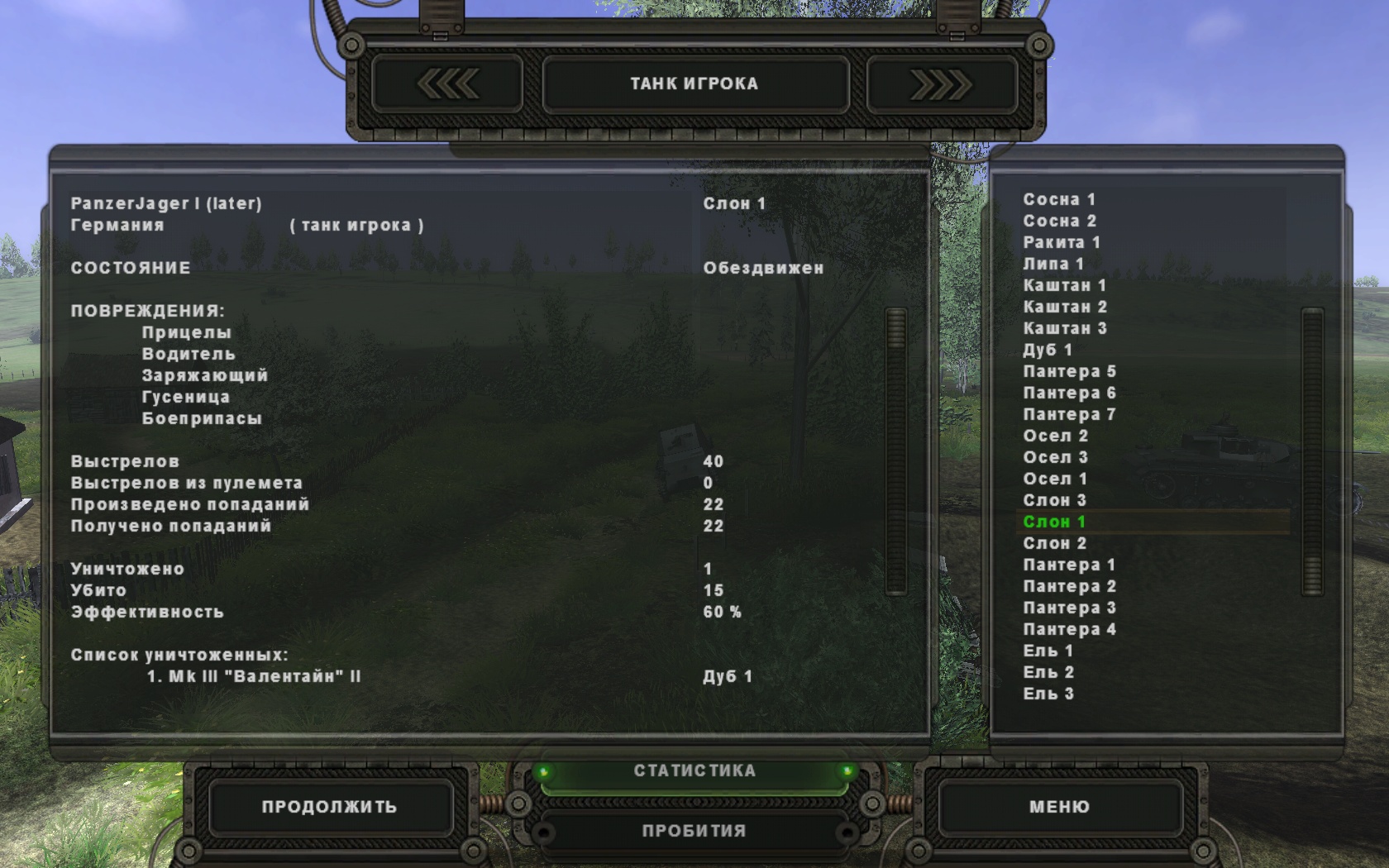Choose Слон 2 from the list

(1054, 544)
